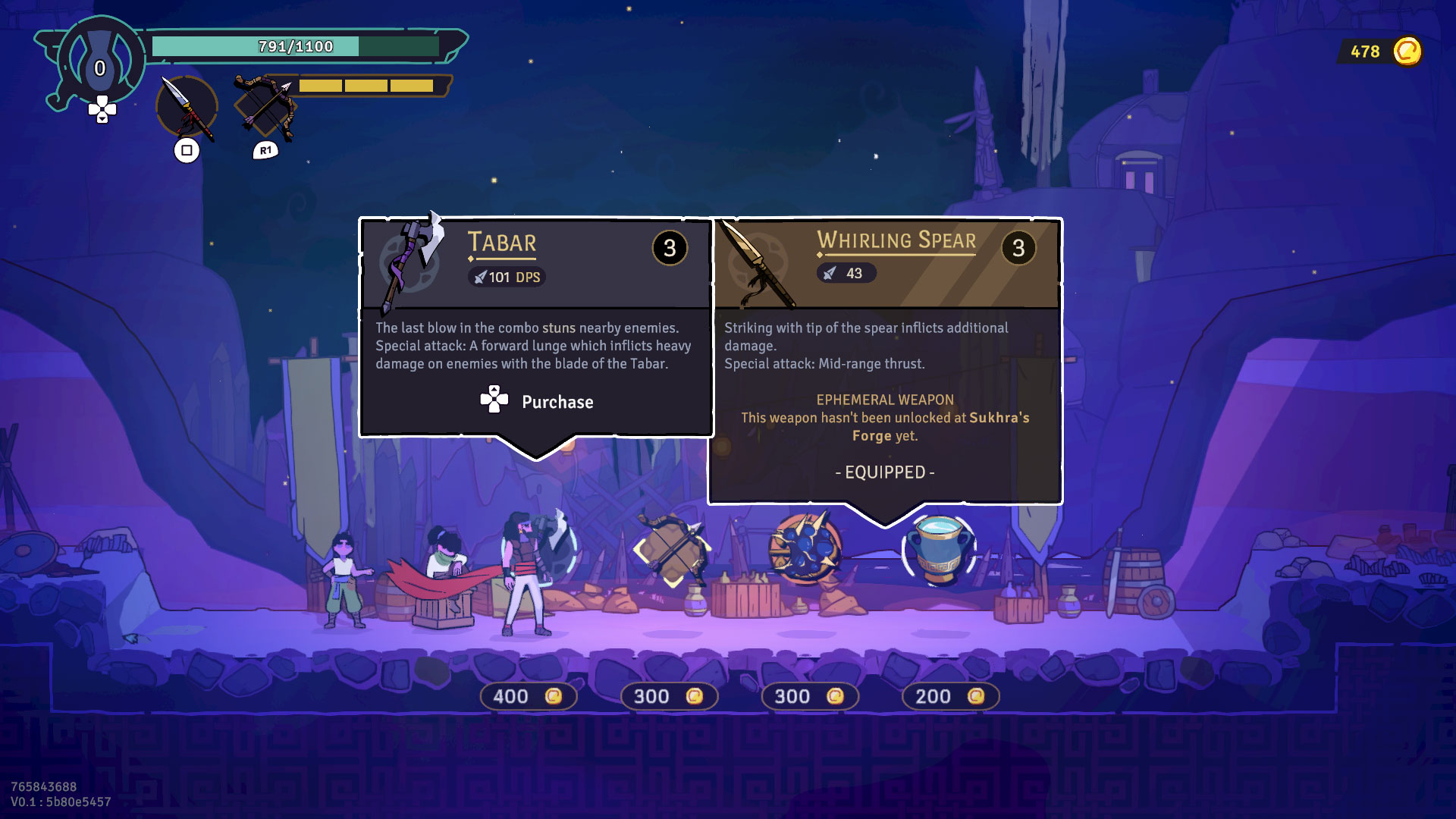Select the bow secondary weapon icon

coord(265,106)
